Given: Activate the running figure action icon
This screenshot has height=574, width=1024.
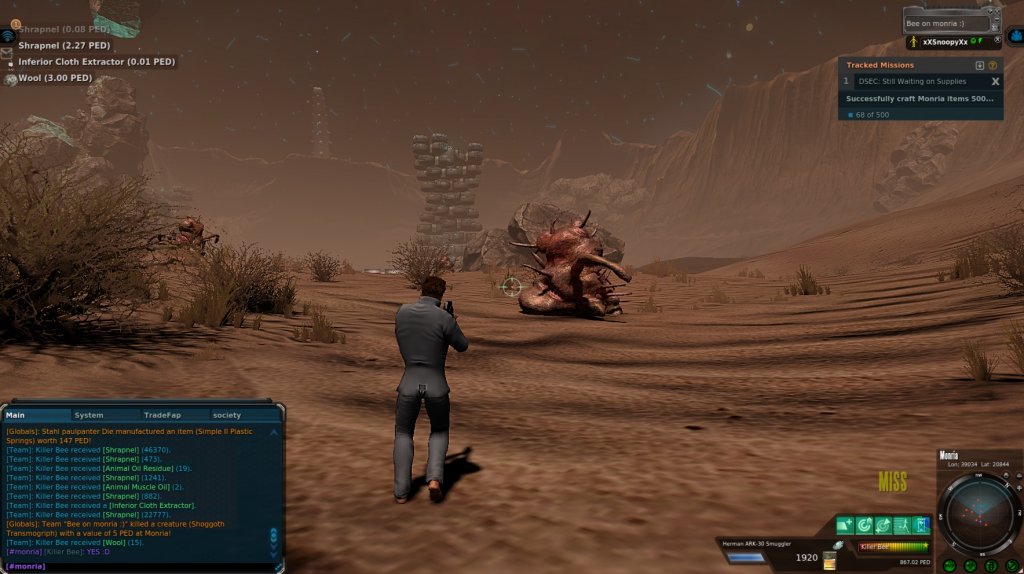Looking at the screenshot, I should [x=902, y=525].
